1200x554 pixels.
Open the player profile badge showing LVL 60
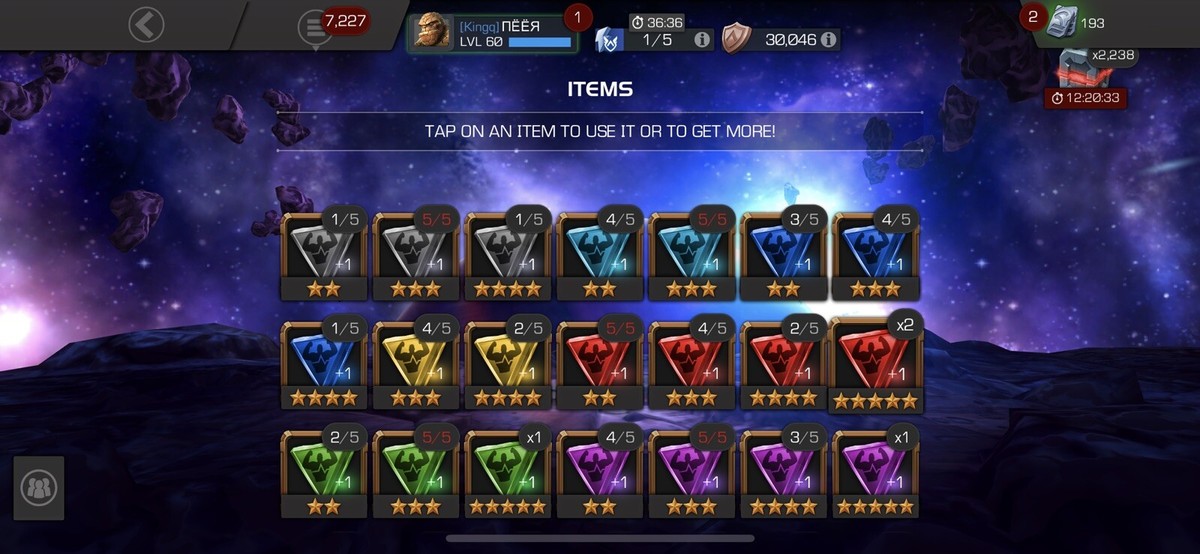[493, 32]
